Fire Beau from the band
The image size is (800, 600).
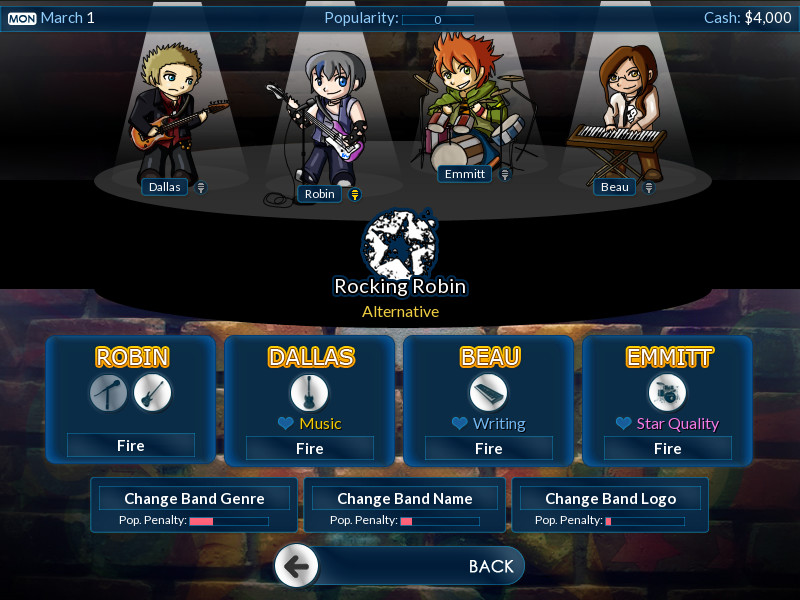(x=489, y=449)
